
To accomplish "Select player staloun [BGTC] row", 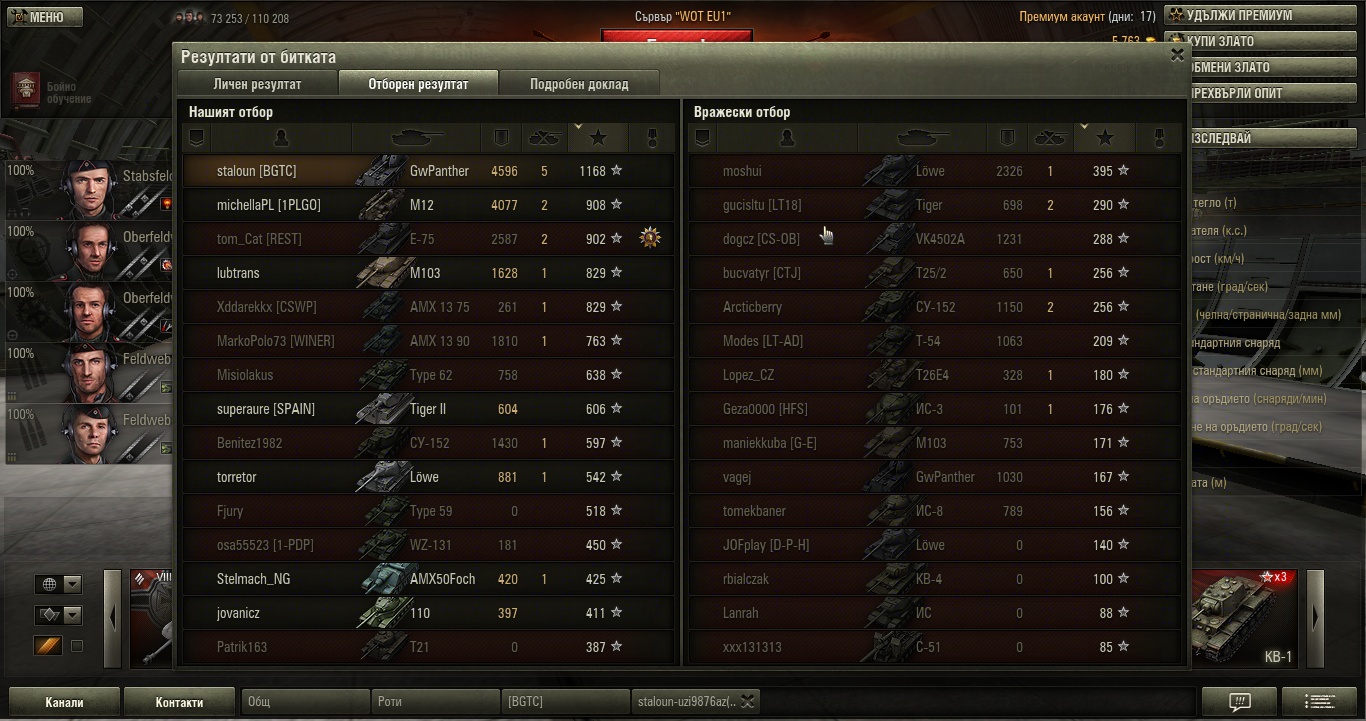I will [x=428, y=171].
